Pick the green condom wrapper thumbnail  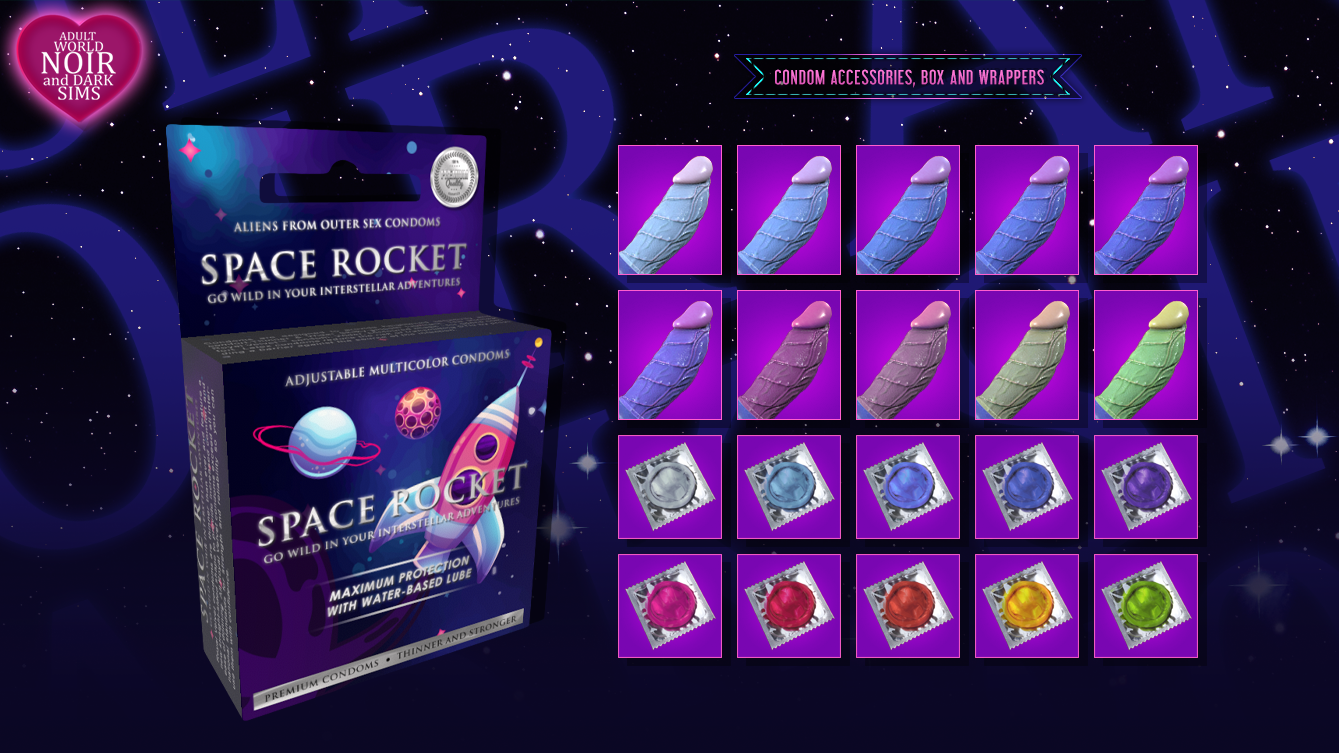tap(1145, 606)
